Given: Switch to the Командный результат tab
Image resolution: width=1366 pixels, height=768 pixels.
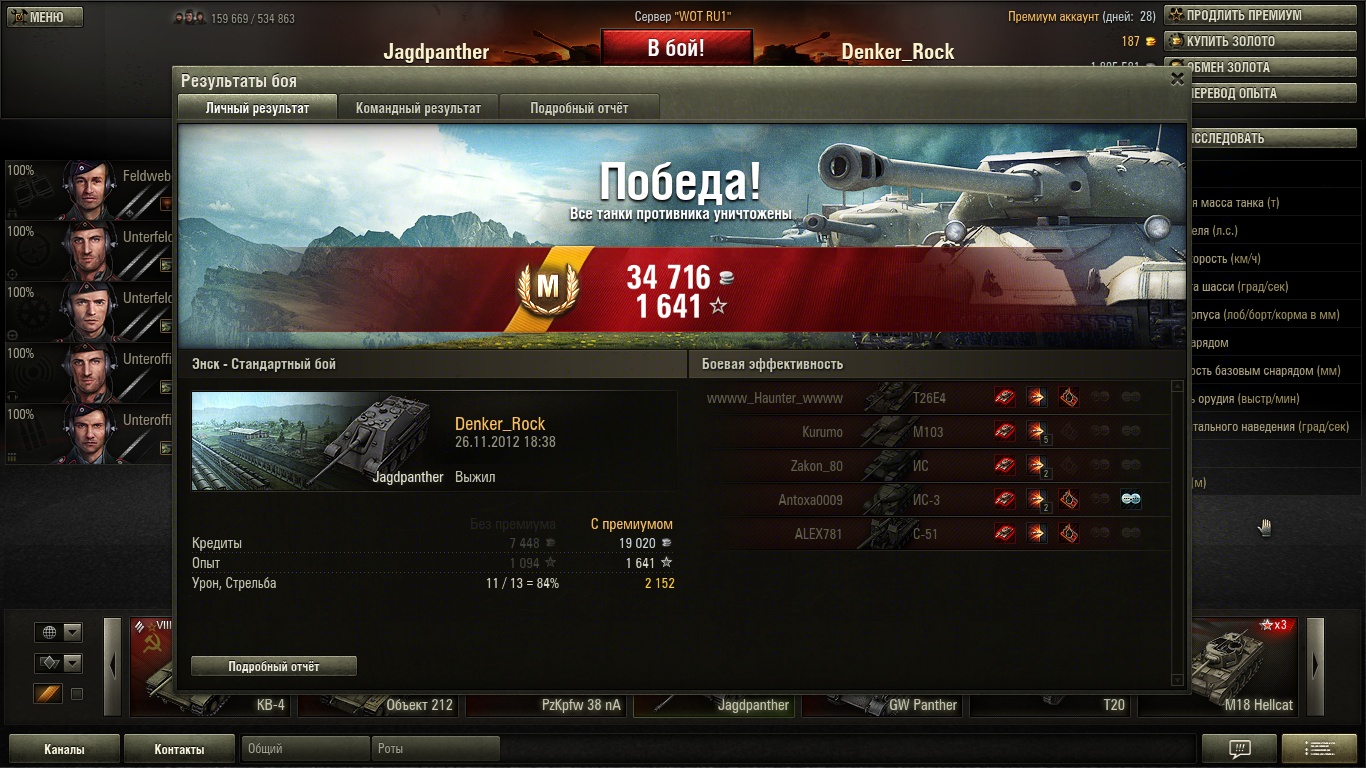Looking at the screenshot, I should [418, 108].
